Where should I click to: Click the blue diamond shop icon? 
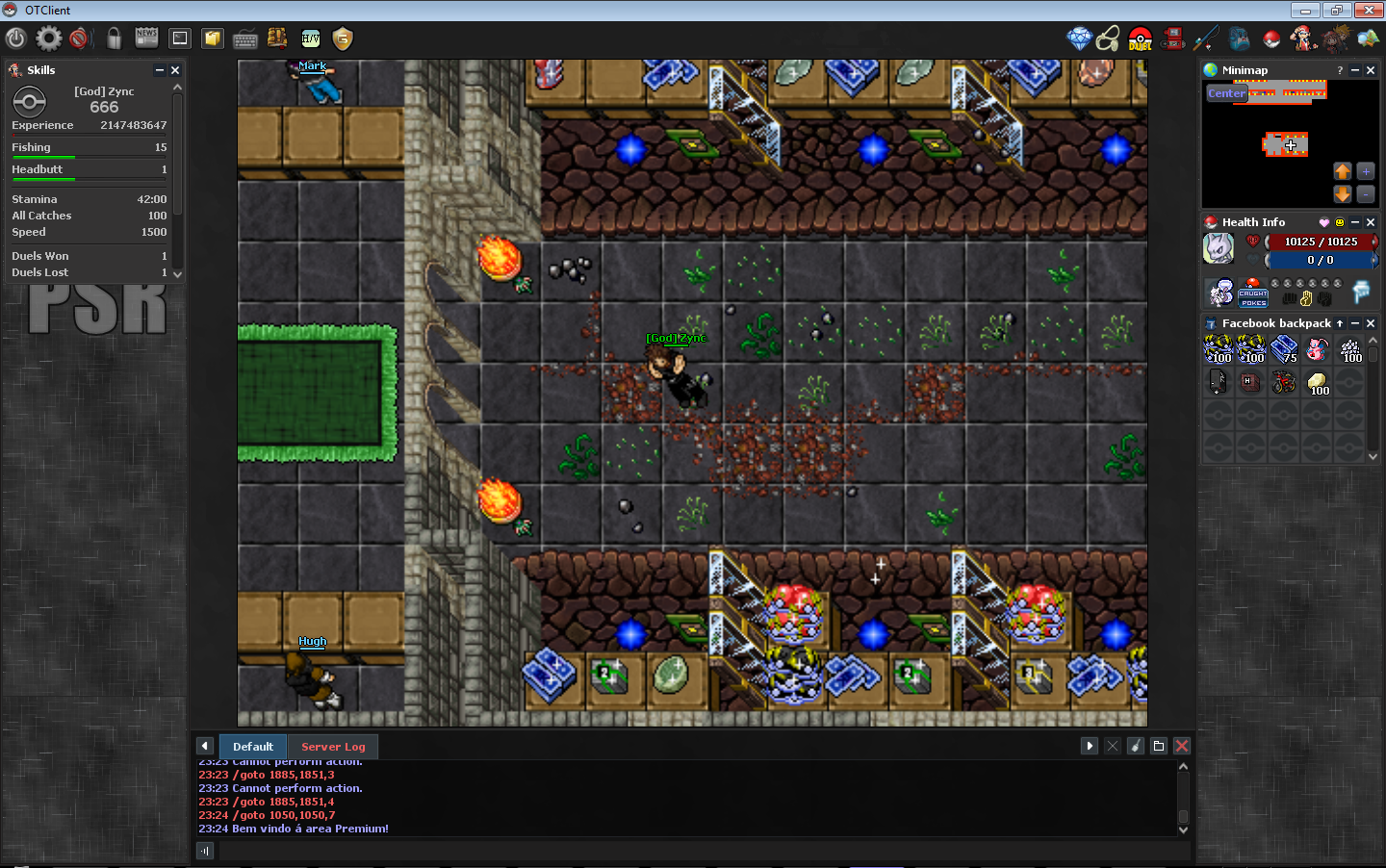(1079, 38)
